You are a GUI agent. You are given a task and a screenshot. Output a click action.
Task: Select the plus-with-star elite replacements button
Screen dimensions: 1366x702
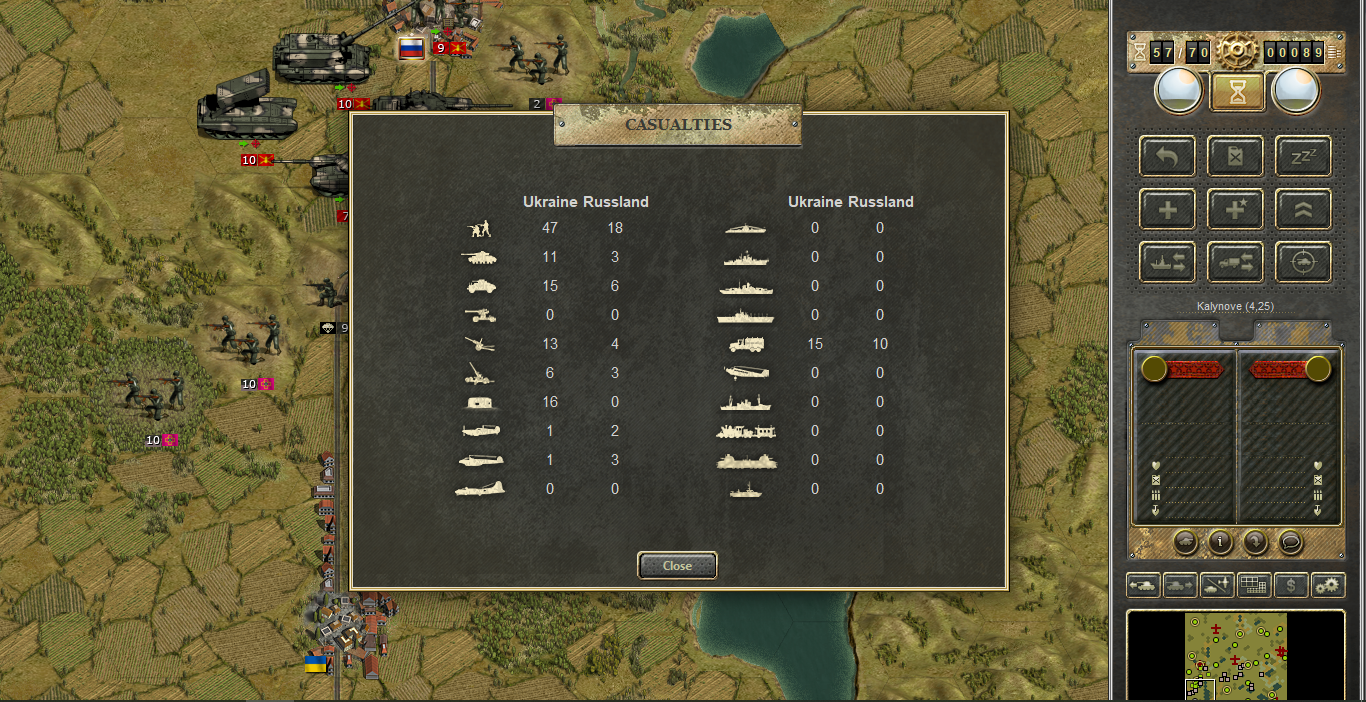tap(1235, 209)
